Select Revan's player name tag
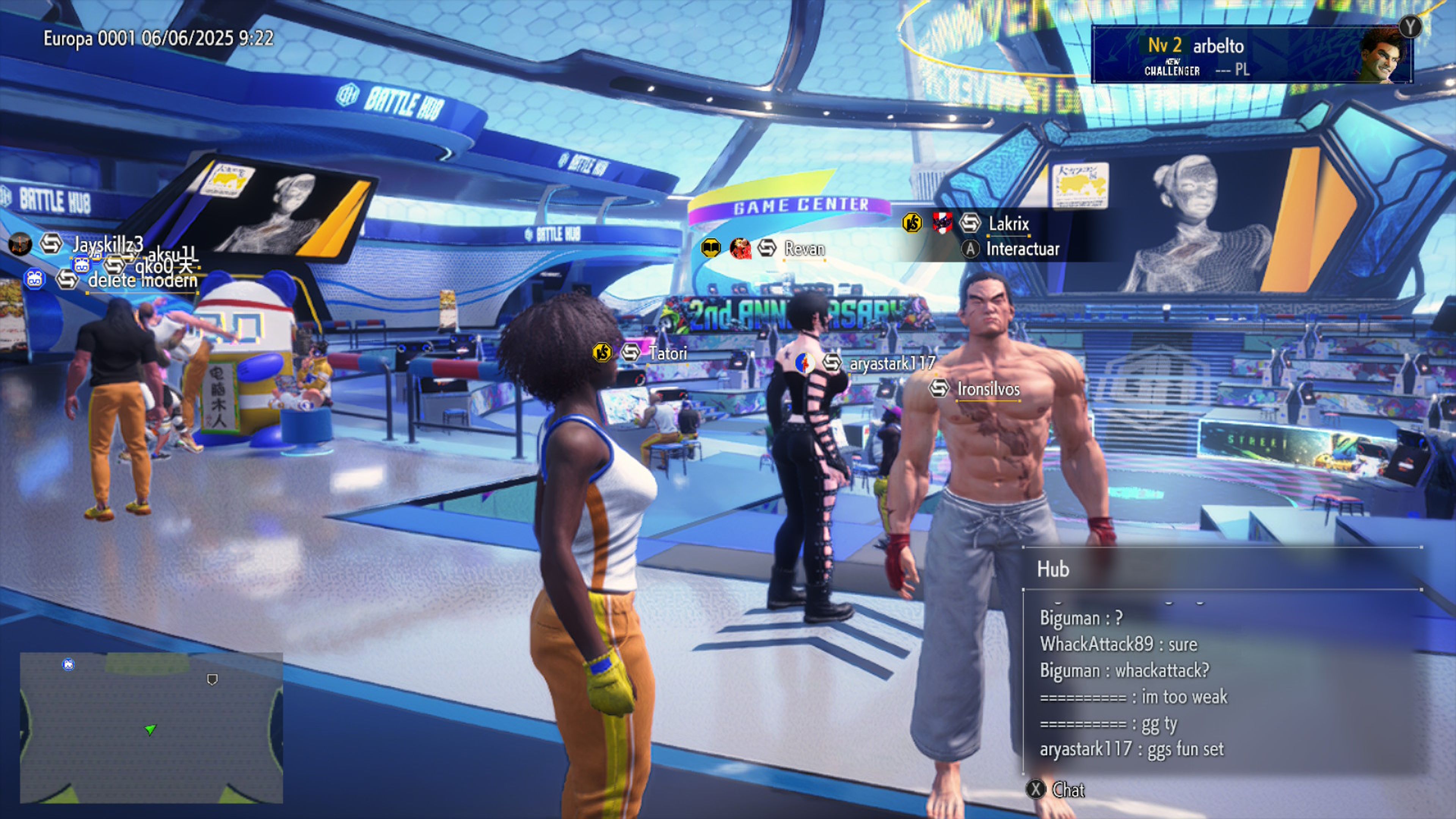1456x819 pixels. point(804,249)
